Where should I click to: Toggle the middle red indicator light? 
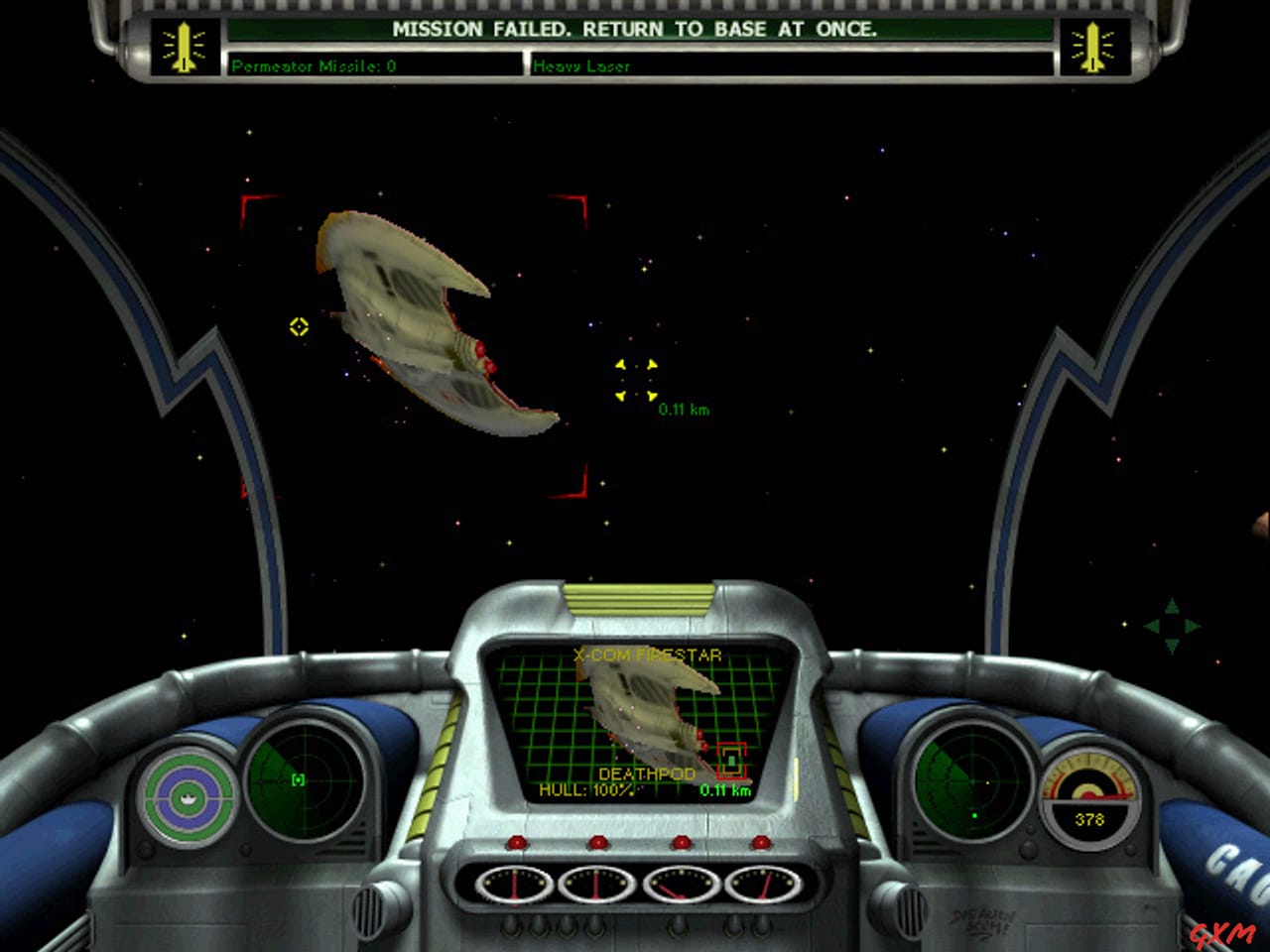599,843
